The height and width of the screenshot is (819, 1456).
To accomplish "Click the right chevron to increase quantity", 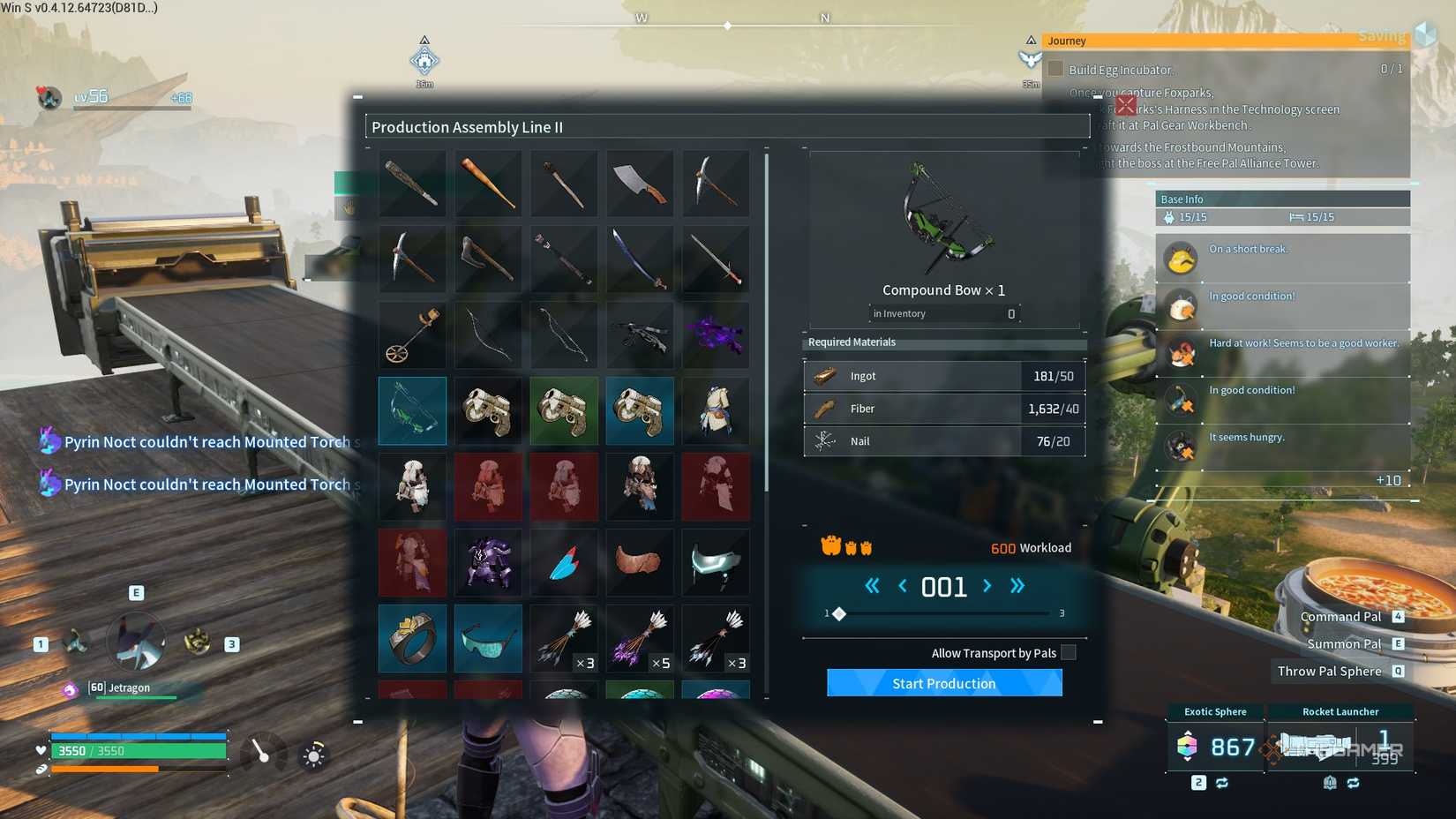I will (987, 585).
